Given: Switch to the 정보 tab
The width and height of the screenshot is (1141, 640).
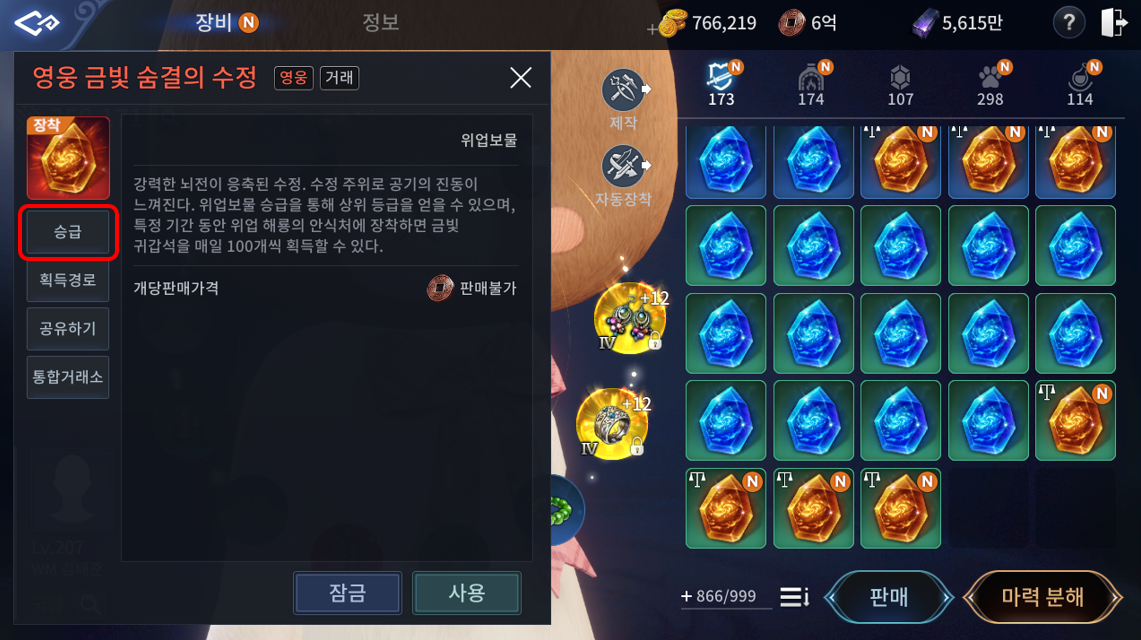Looking at the screenshot, I should pyautogui.click(x=380, y=22).
